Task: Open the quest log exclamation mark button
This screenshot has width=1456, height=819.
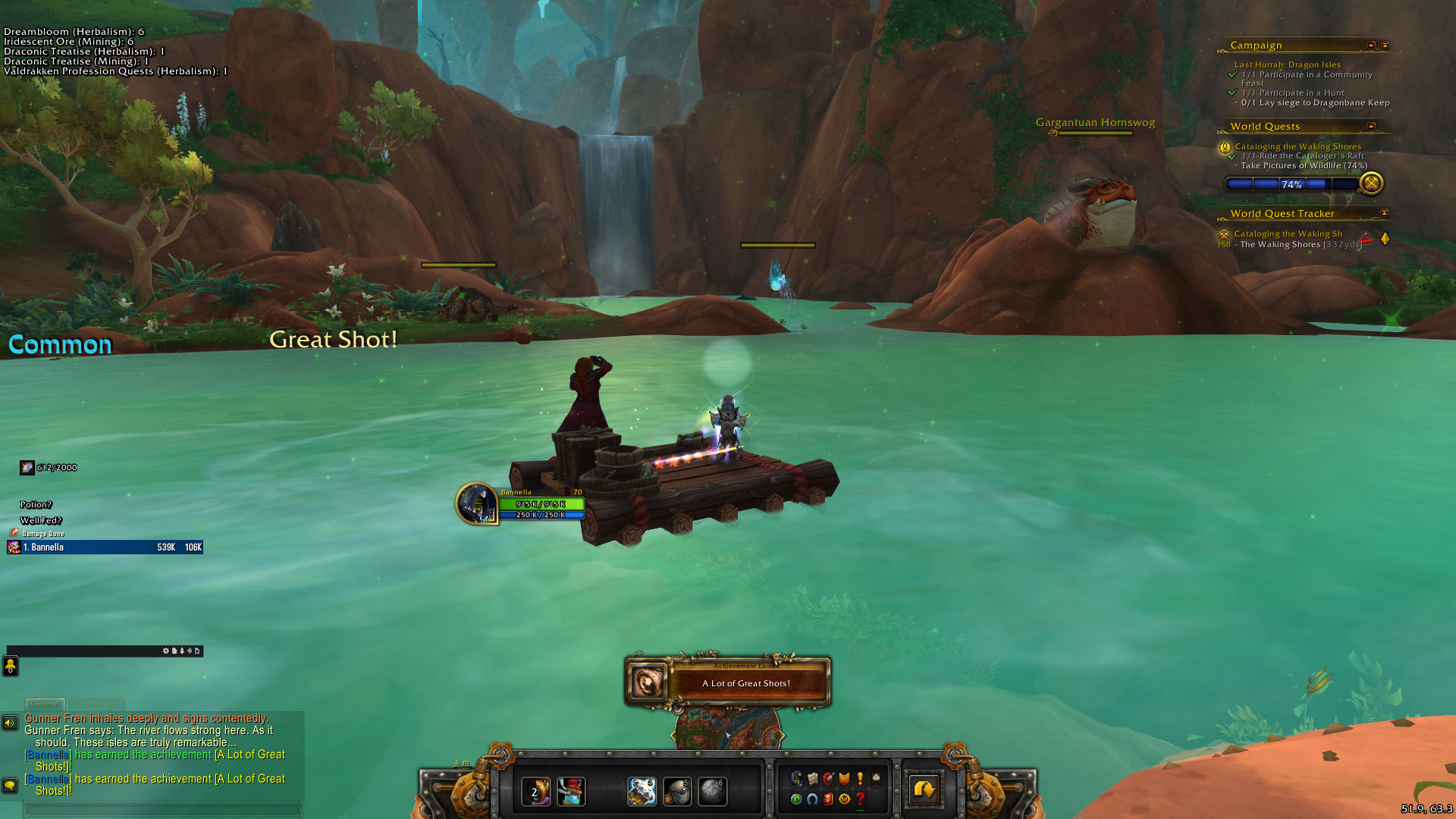Action: 860,778
